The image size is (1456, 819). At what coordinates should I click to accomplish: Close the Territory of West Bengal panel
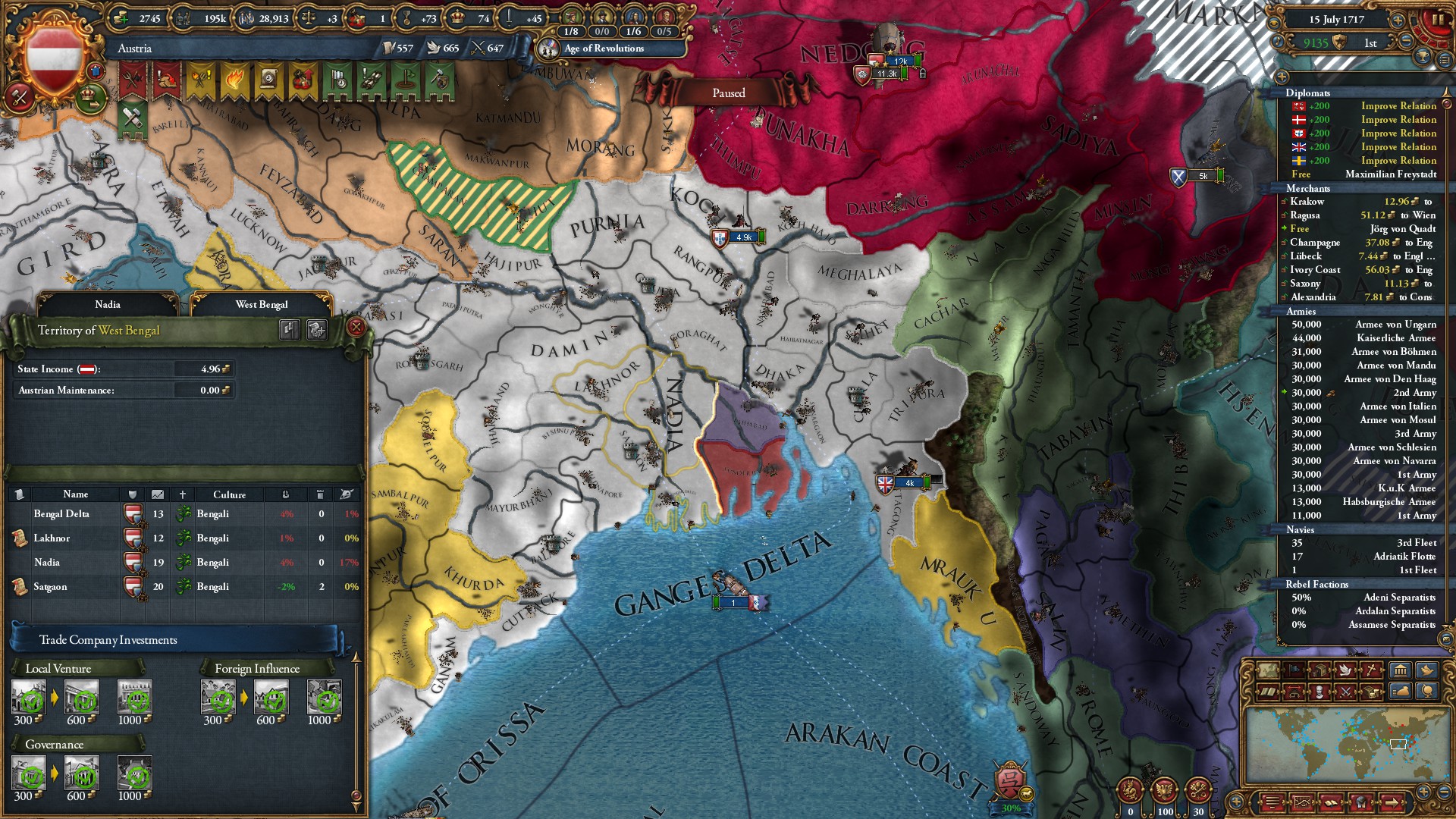(x=357, y=328)
